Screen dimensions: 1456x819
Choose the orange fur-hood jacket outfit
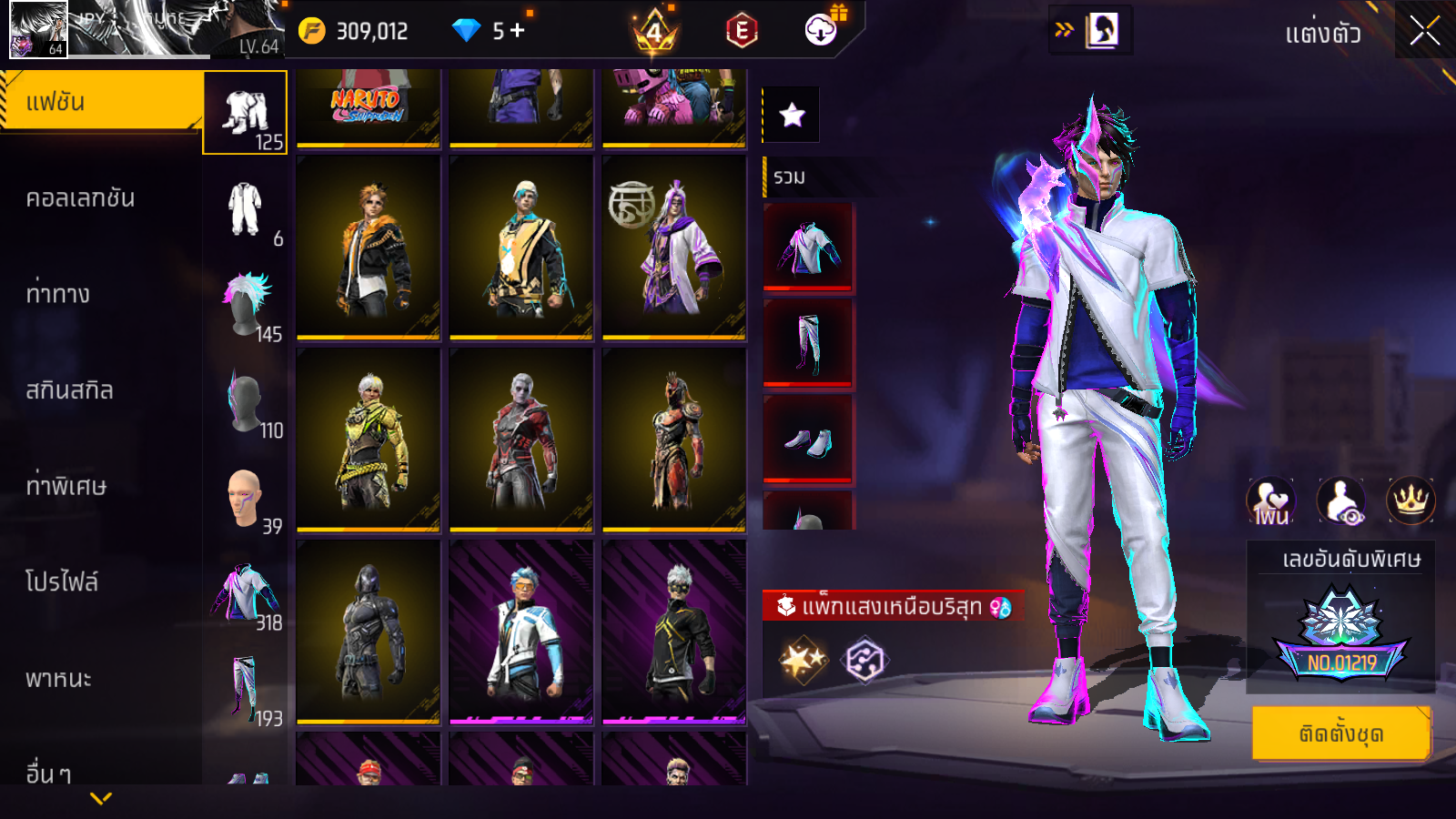click(x=368, y=248)
